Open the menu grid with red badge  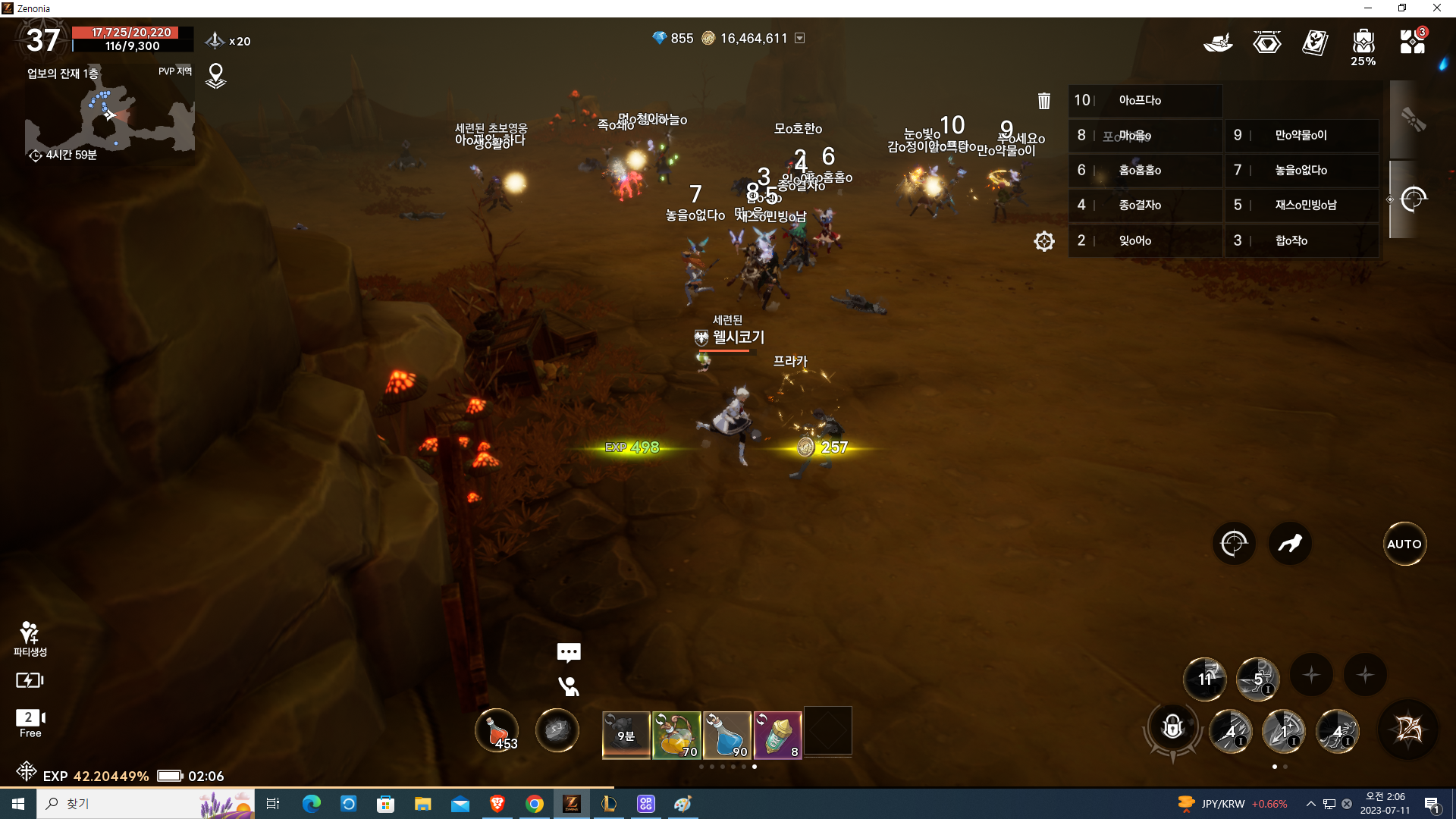(x=1412, y=42)
